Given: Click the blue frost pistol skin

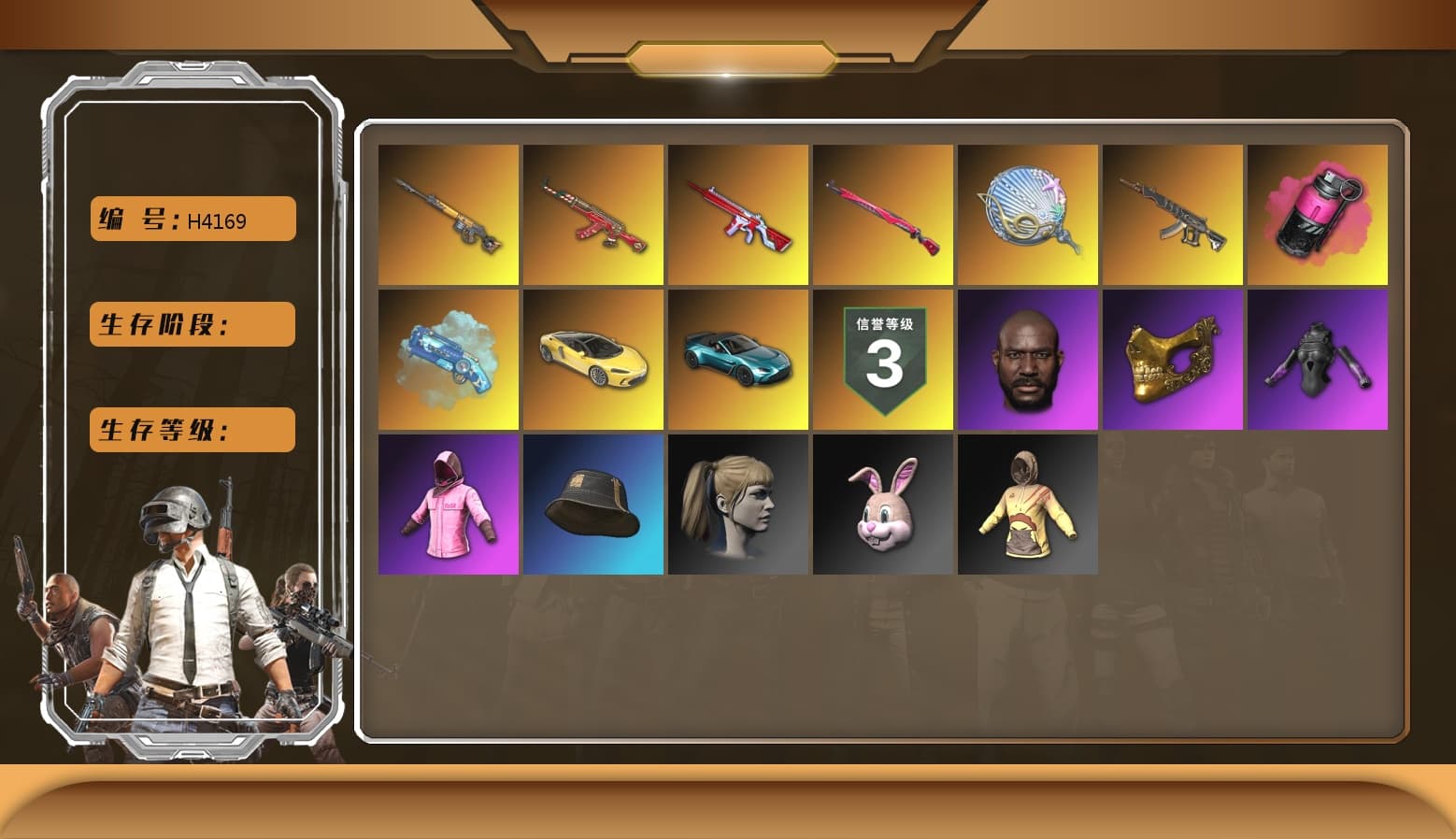Looking at the screenshot, I should point(449,360).
